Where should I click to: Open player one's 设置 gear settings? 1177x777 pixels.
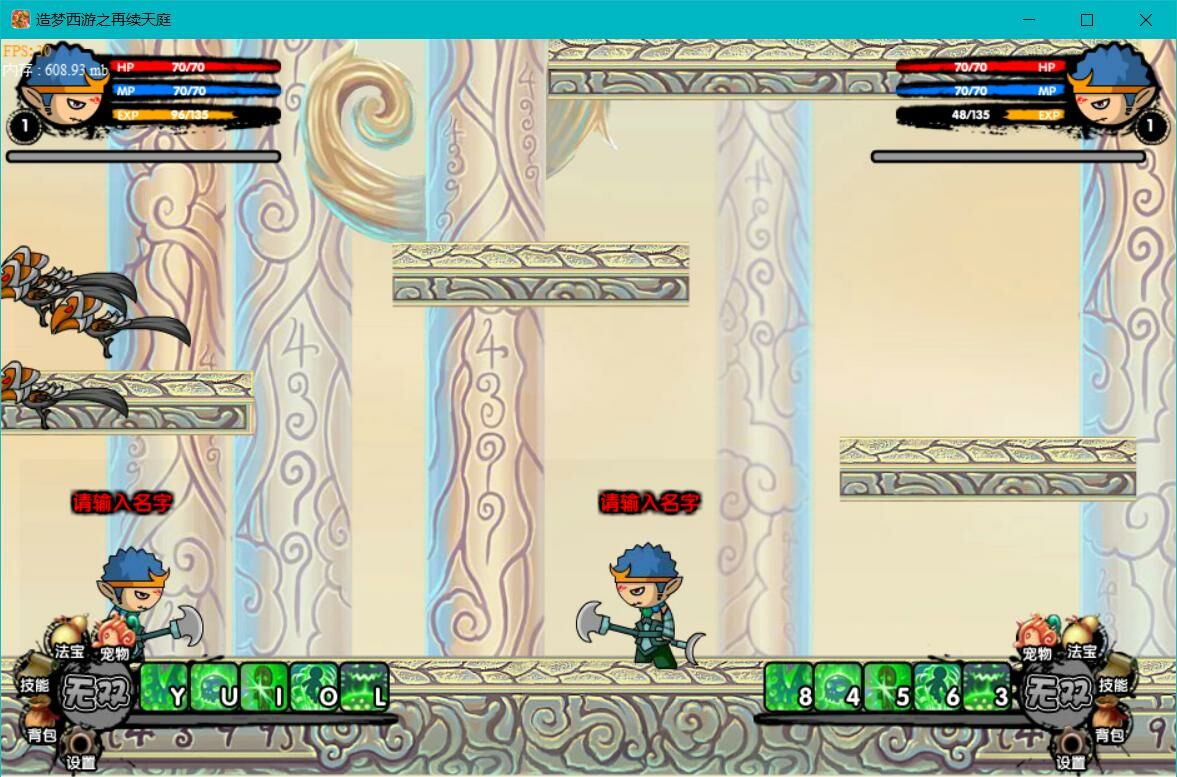coord(80,748)
